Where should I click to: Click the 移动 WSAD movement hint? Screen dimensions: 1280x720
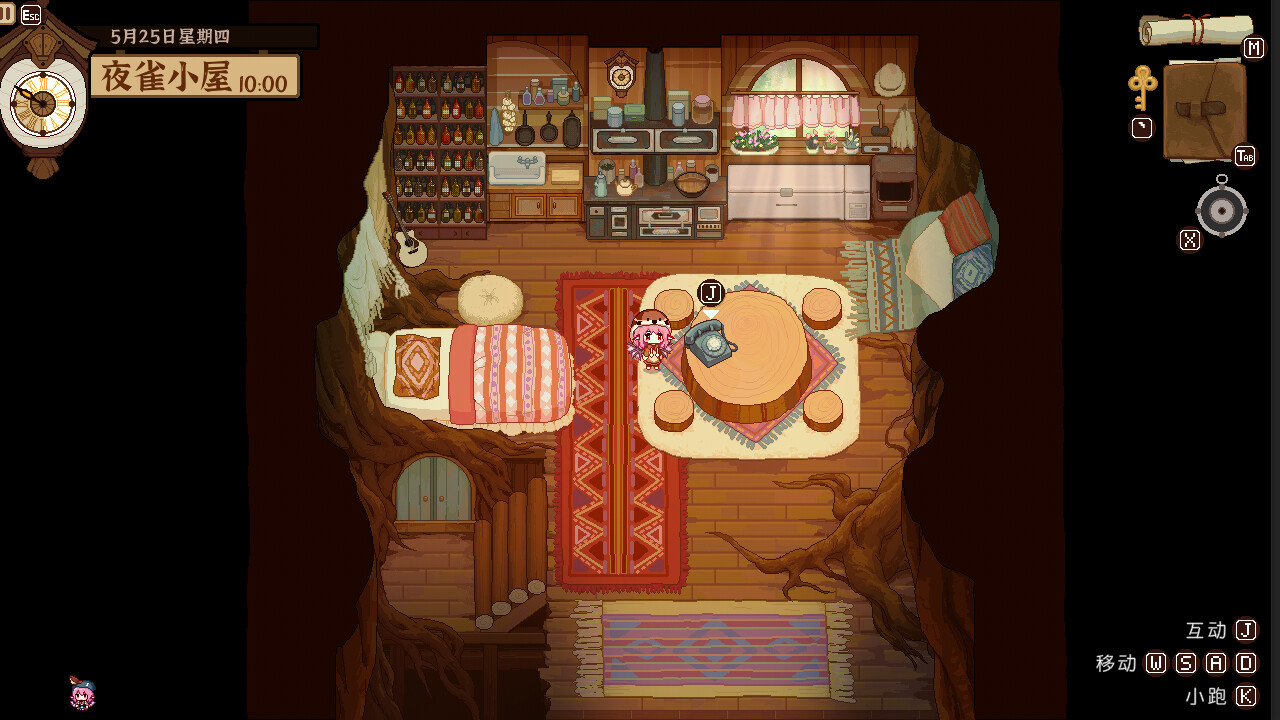coord(1175,663)
